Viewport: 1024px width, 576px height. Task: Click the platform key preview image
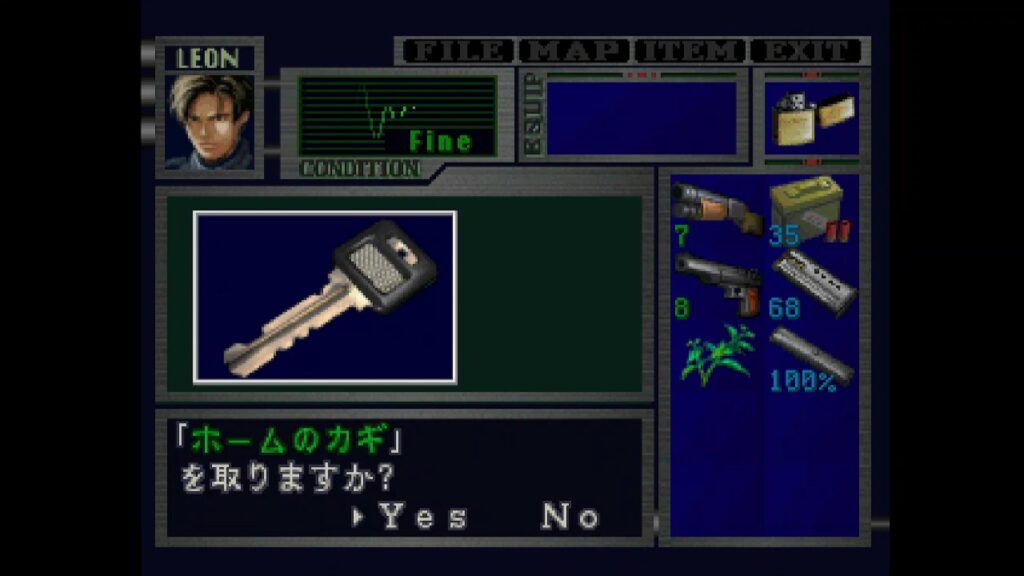pos(325,296)
